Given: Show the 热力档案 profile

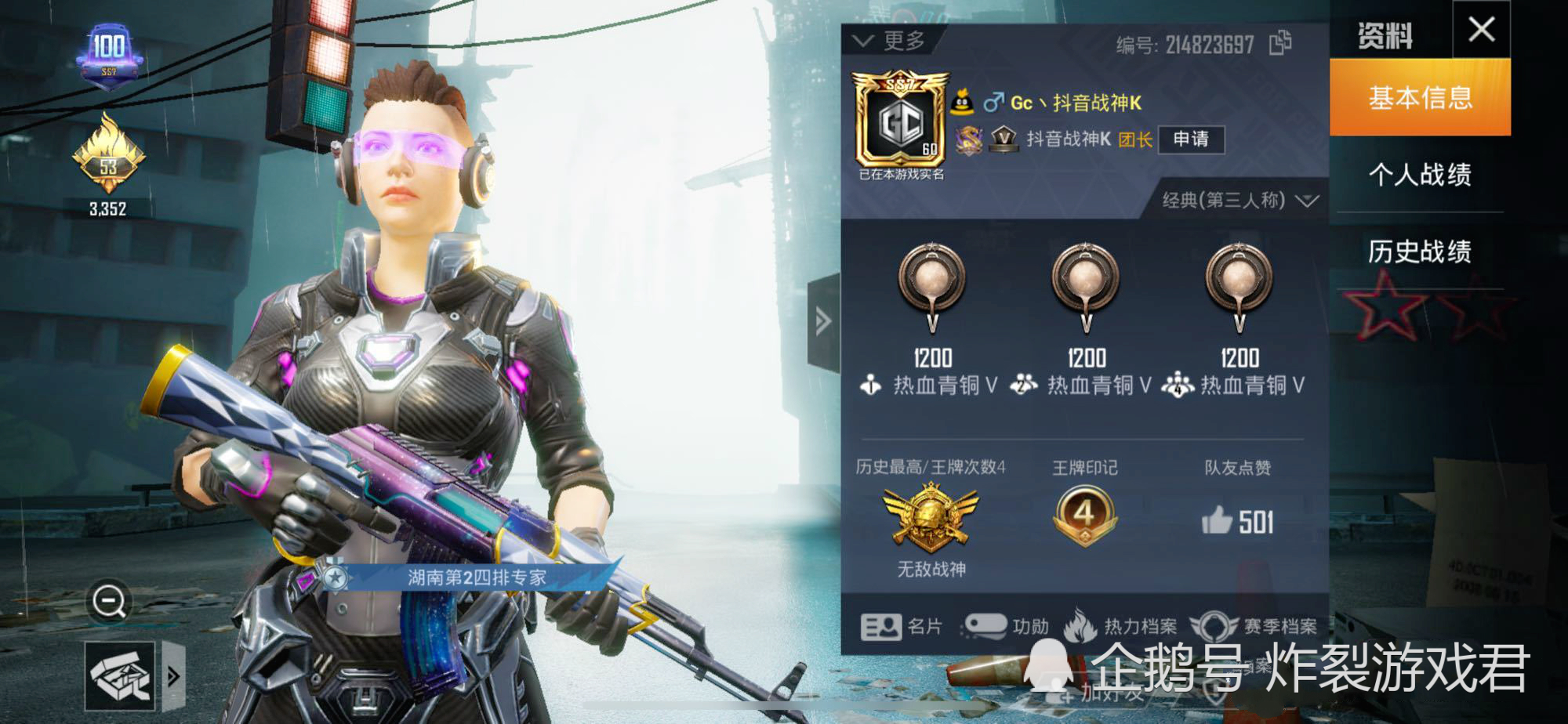Looking at the screenshot, I should [x=1122, y=626].
